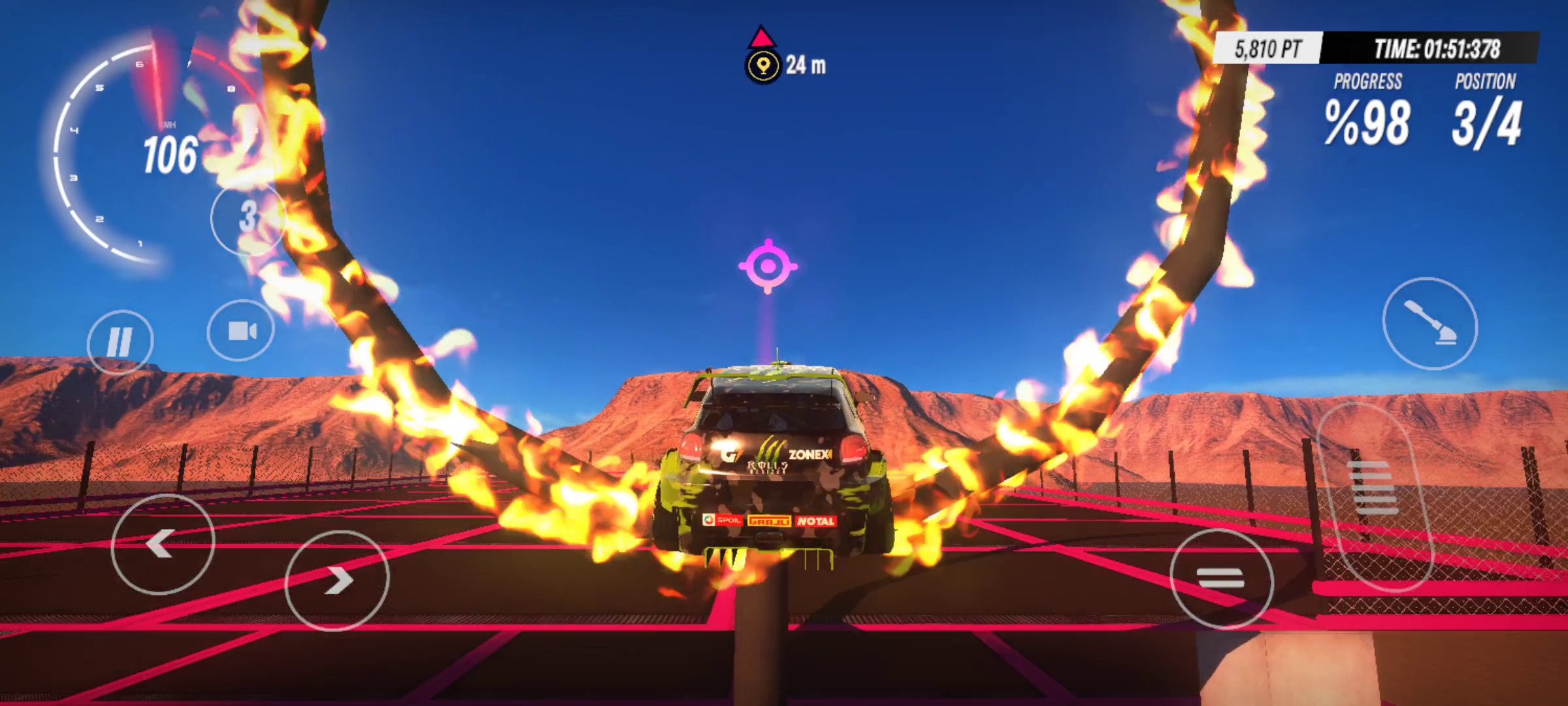
Task: Pause the race
Action: point(120,341)
